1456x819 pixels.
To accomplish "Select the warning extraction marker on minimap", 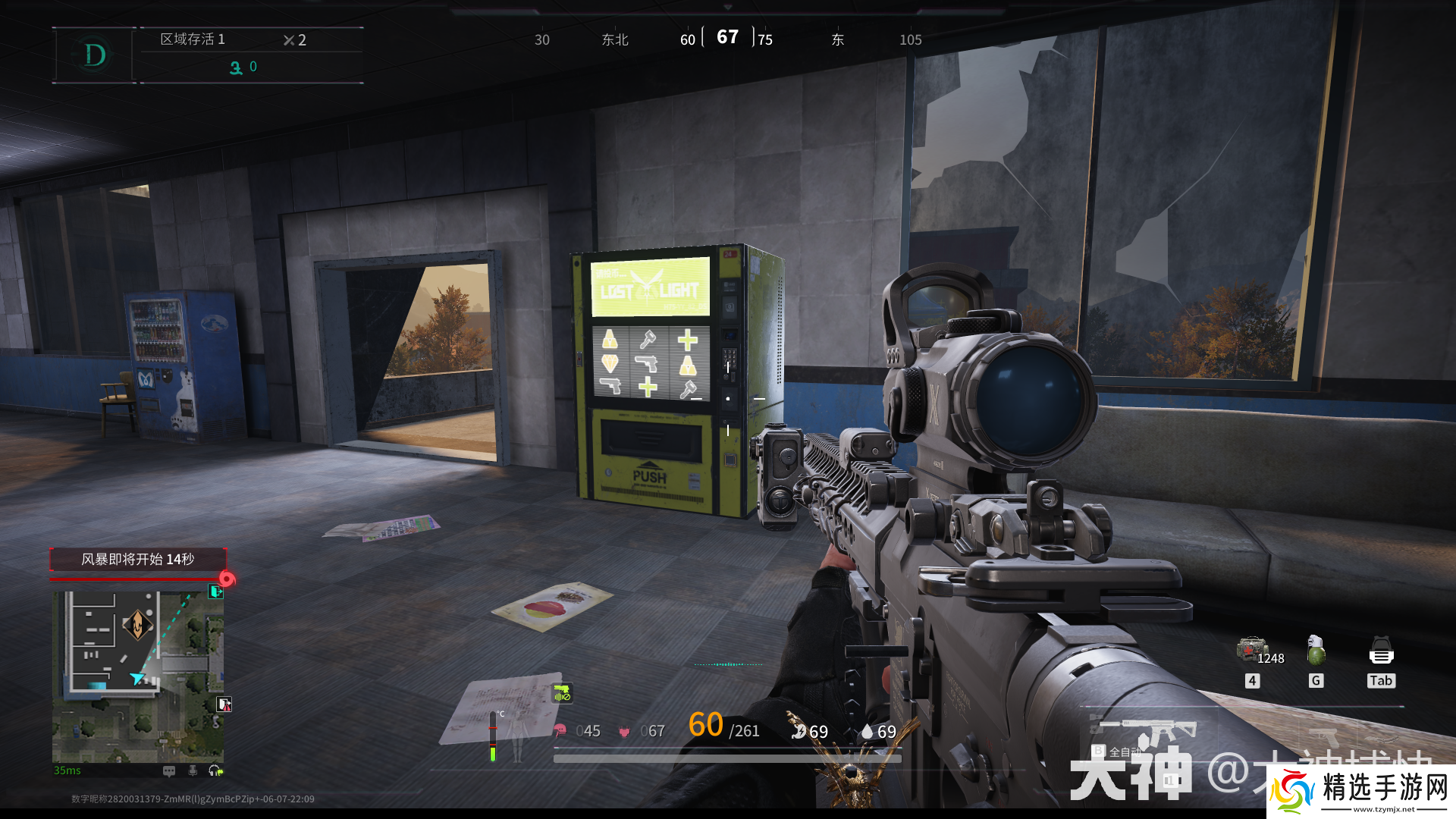I will tap(224, 704).
